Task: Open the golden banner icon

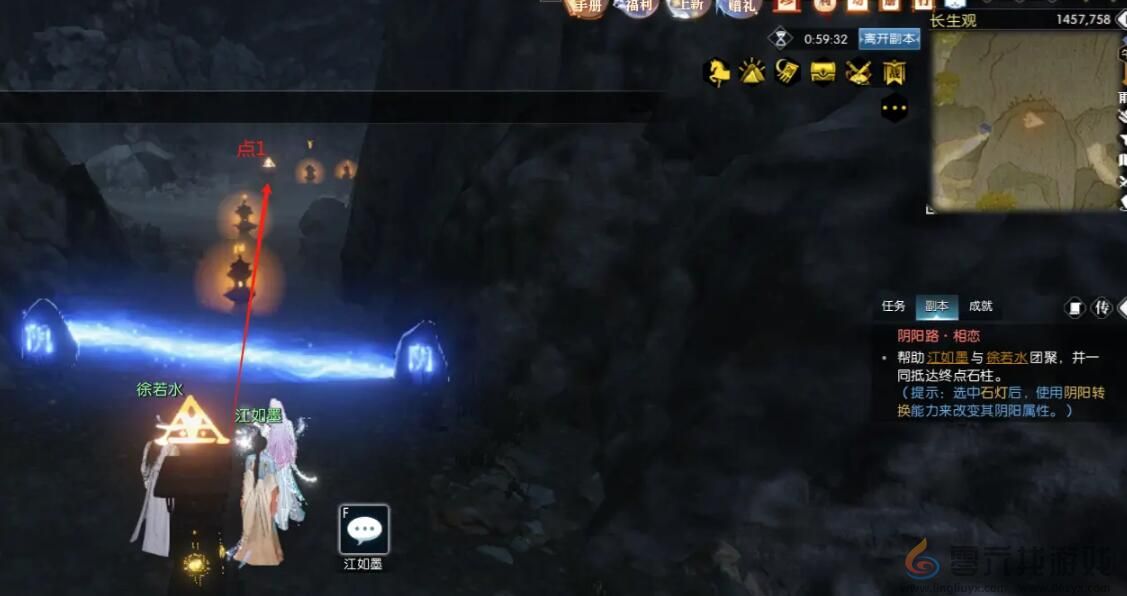Action: (894, 72)
